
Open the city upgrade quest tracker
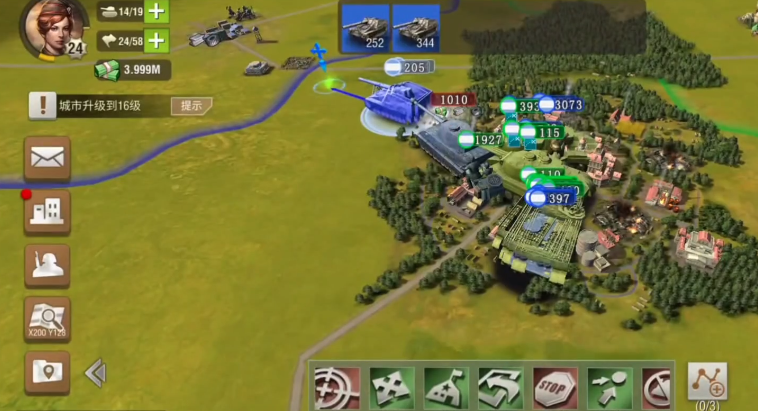tap(100, 105)
